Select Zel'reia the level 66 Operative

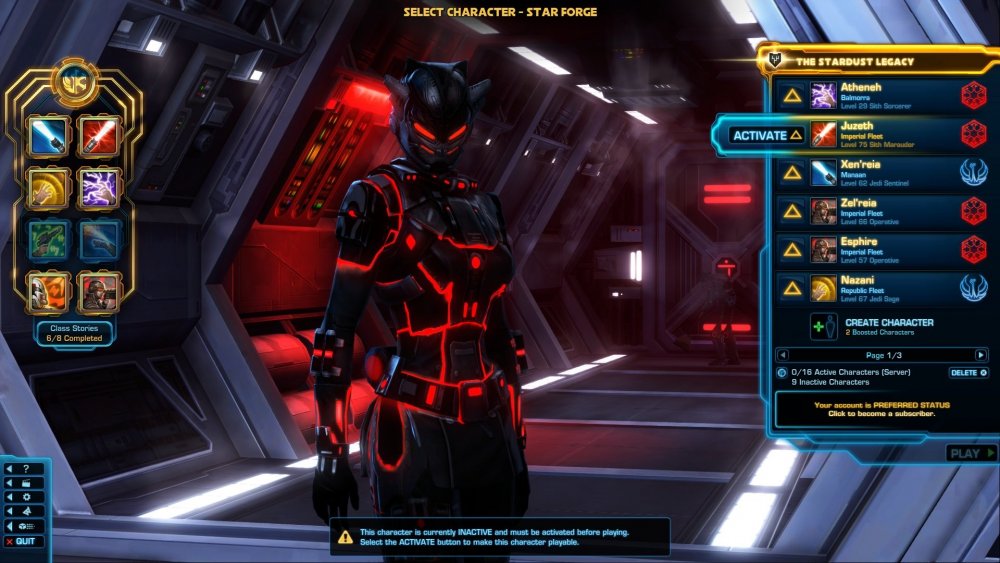(x=880, y=211)
